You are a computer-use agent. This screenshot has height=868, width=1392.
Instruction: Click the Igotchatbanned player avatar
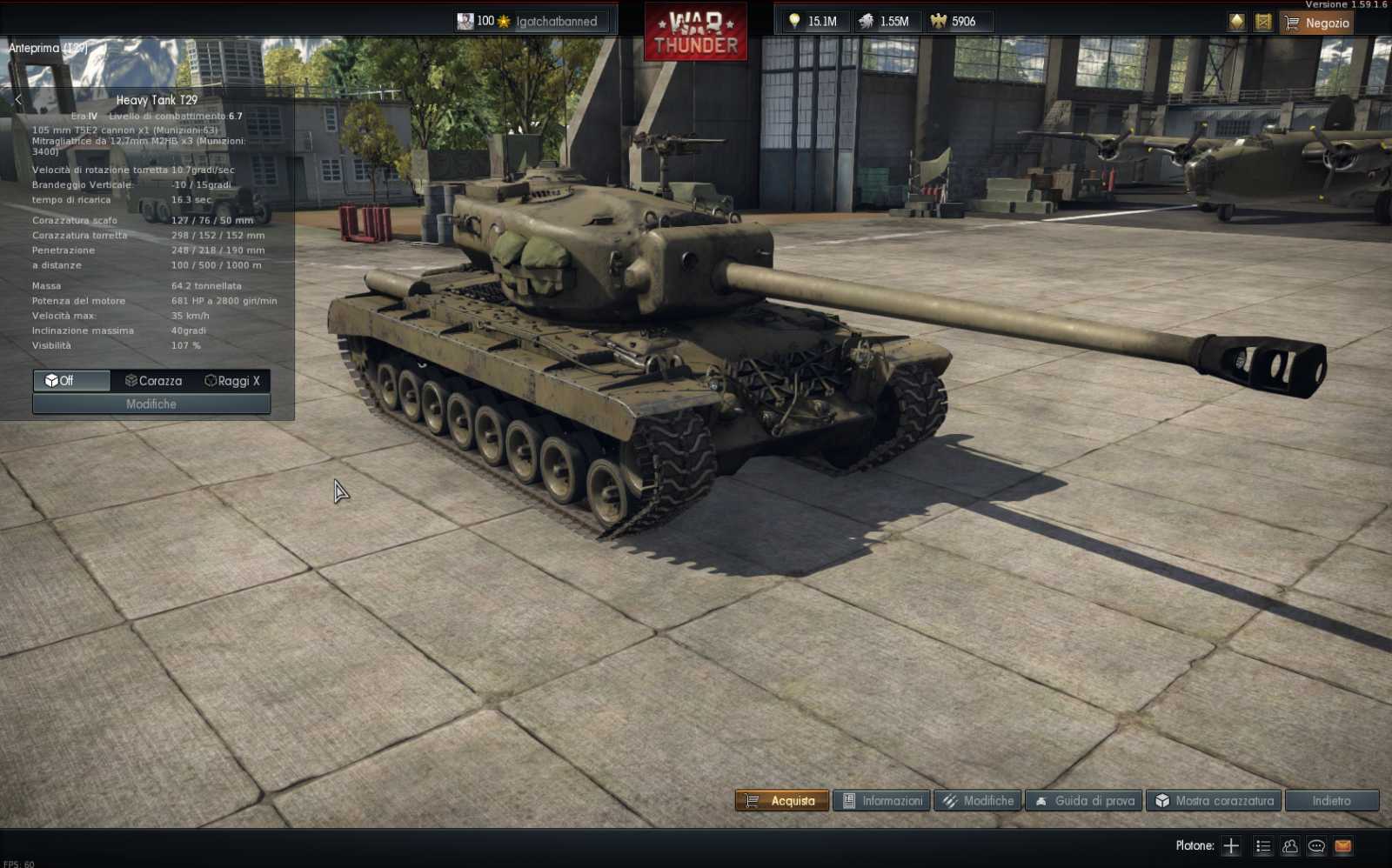[x=465, y=21]
